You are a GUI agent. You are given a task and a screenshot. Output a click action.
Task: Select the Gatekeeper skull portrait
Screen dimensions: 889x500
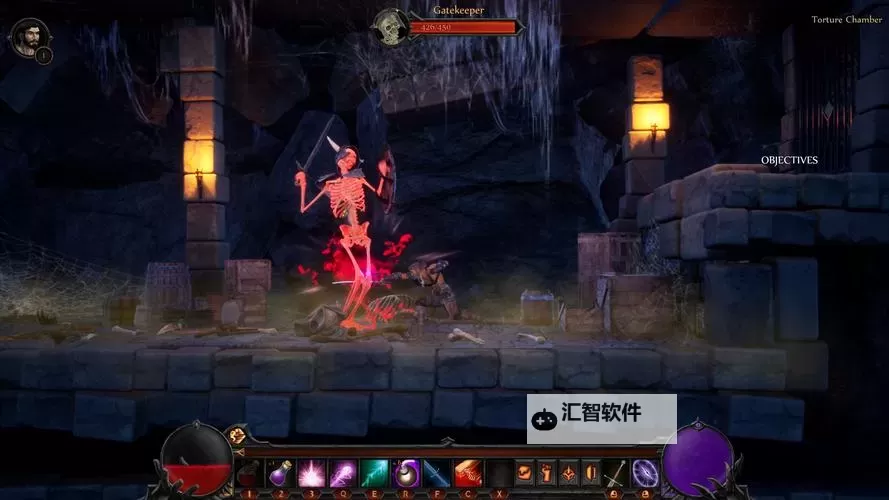click(389, 27)
